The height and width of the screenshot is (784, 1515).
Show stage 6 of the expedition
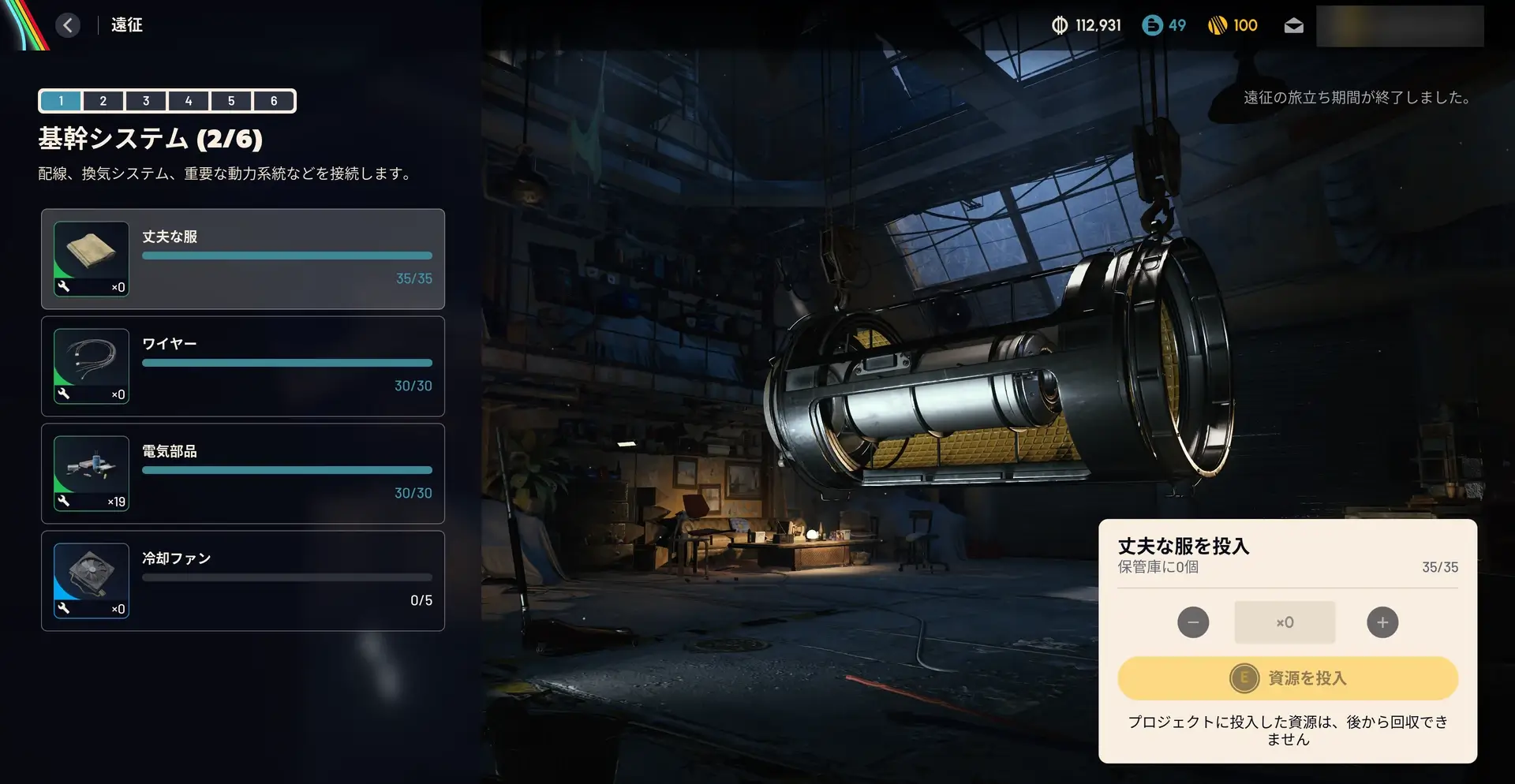274,101
